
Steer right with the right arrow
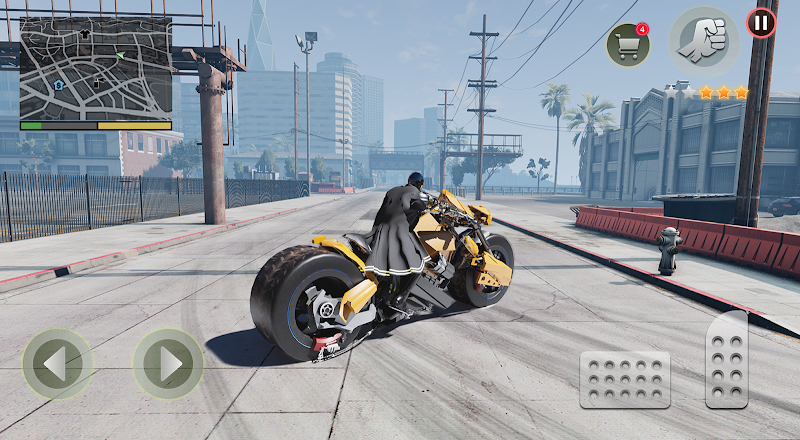click(168, 364)
